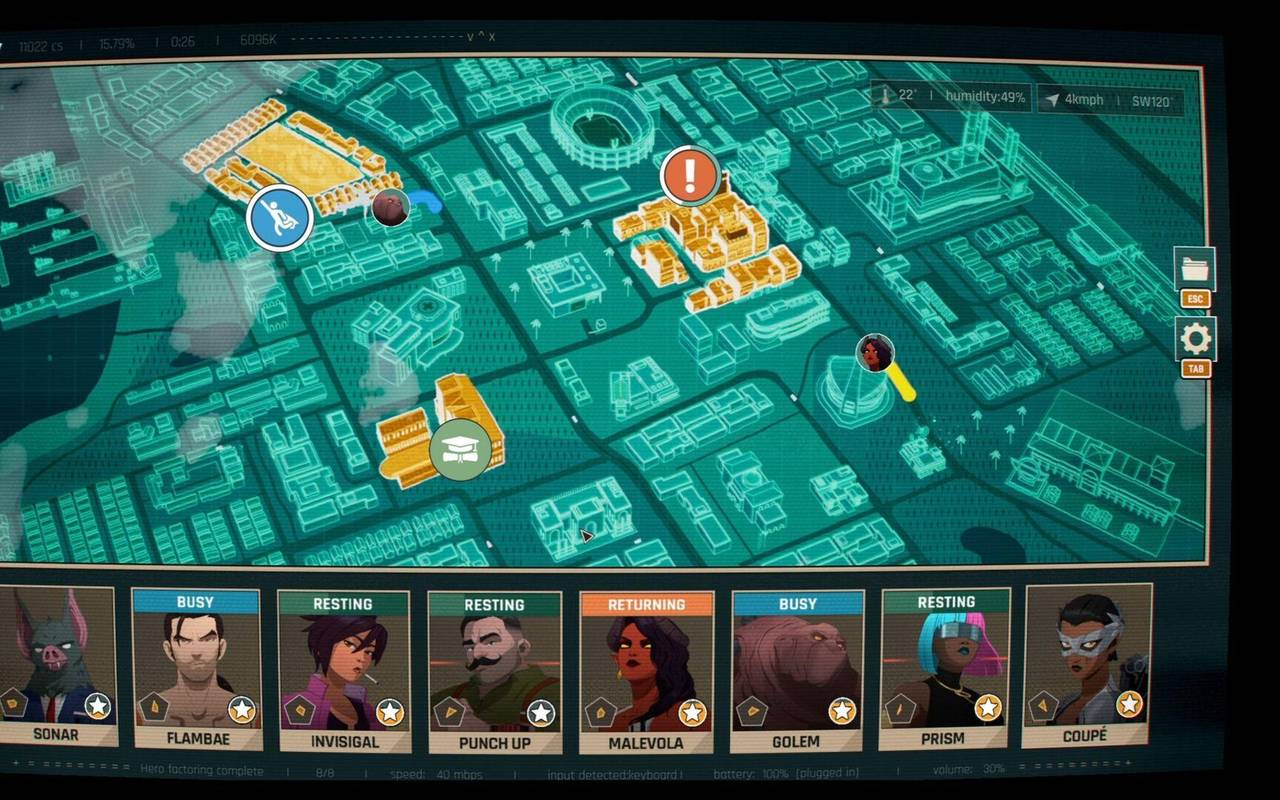Expand the overlay with the up caret at top

tap(483, 34)
